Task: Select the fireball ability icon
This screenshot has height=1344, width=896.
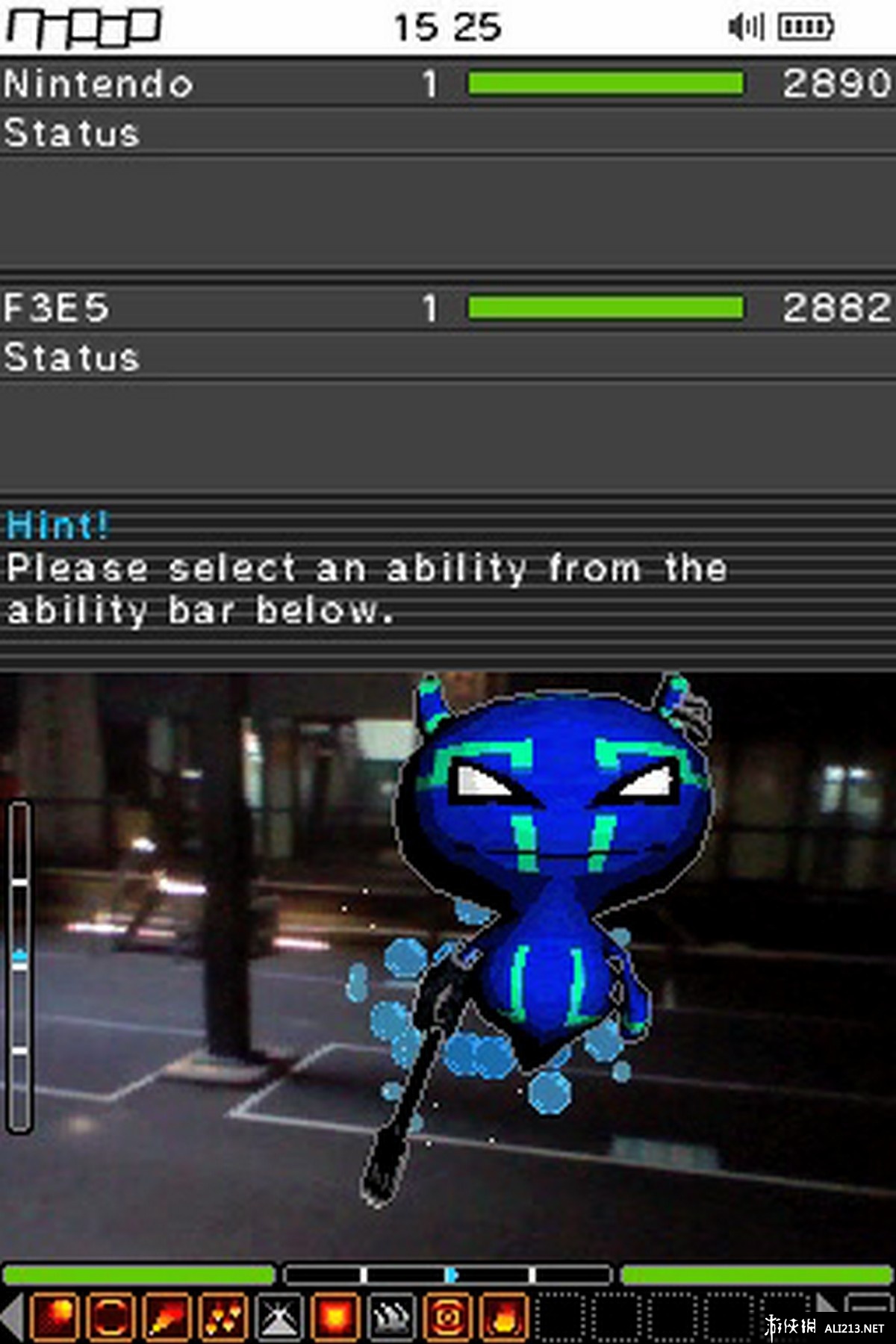Action: 55,1316
